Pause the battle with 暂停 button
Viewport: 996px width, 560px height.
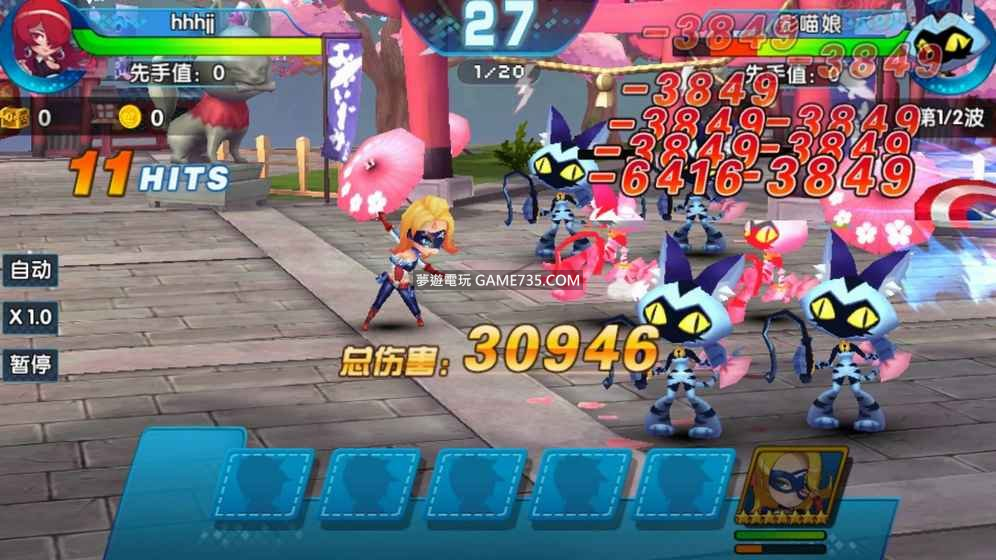(x=30, y=363)
